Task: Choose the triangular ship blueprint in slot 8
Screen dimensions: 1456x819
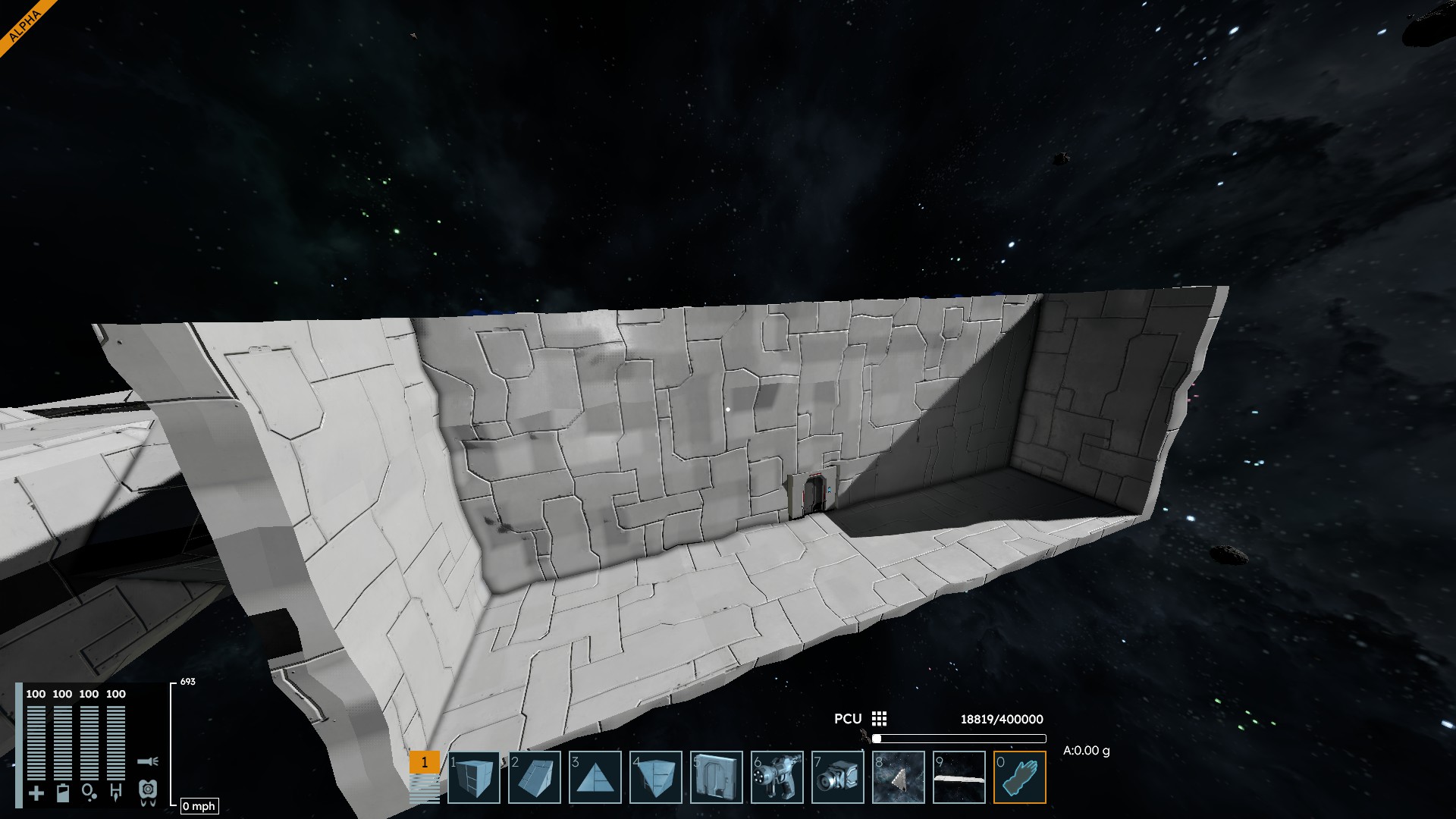Action: 899,777
